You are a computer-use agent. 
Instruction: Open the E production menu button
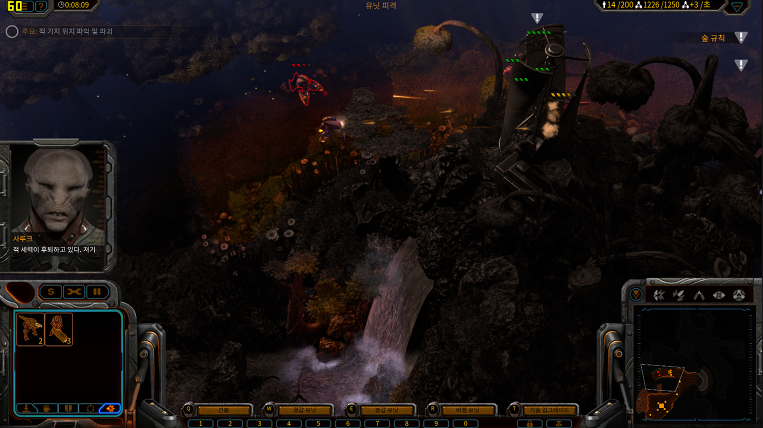click(381, 410)
